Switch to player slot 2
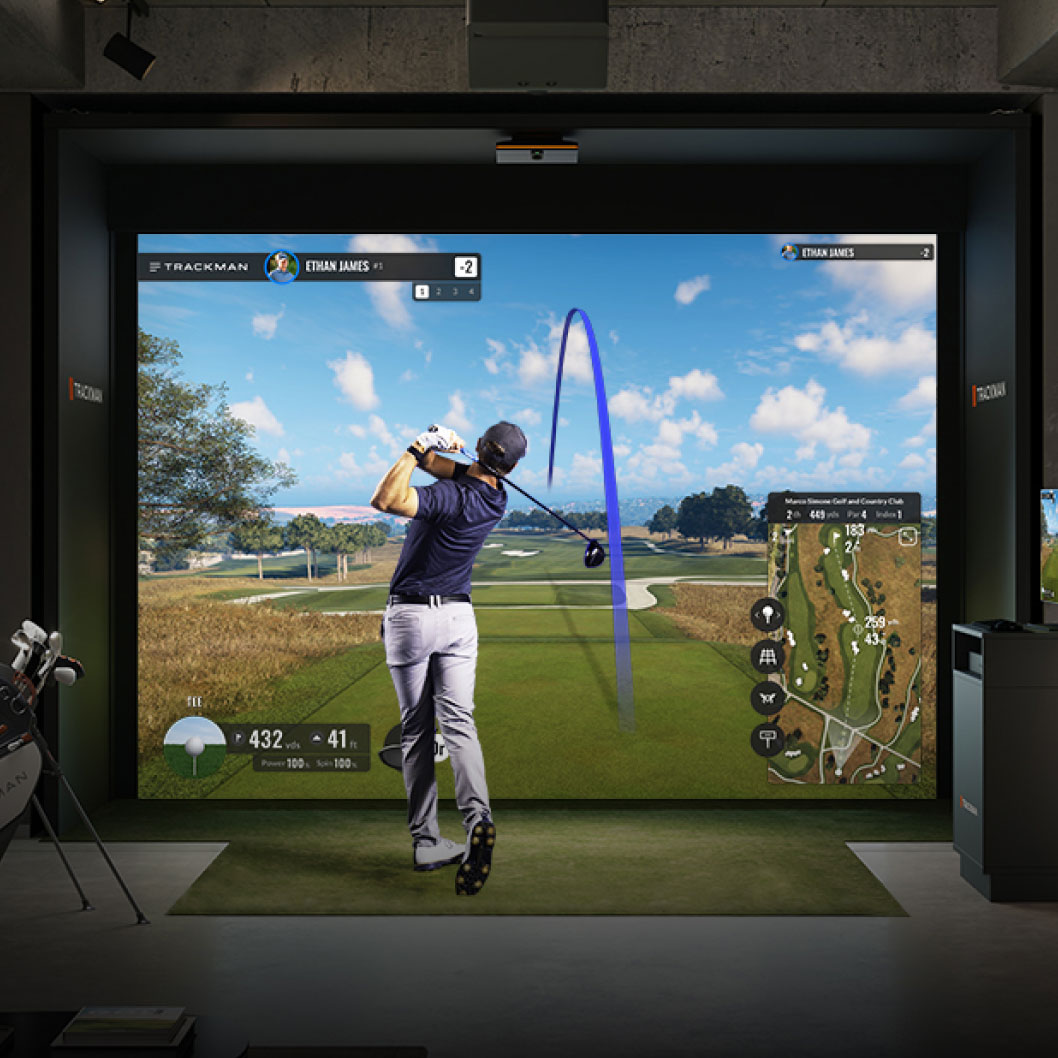Viewport: 1058px width, 1058px height. click(438, 292)
